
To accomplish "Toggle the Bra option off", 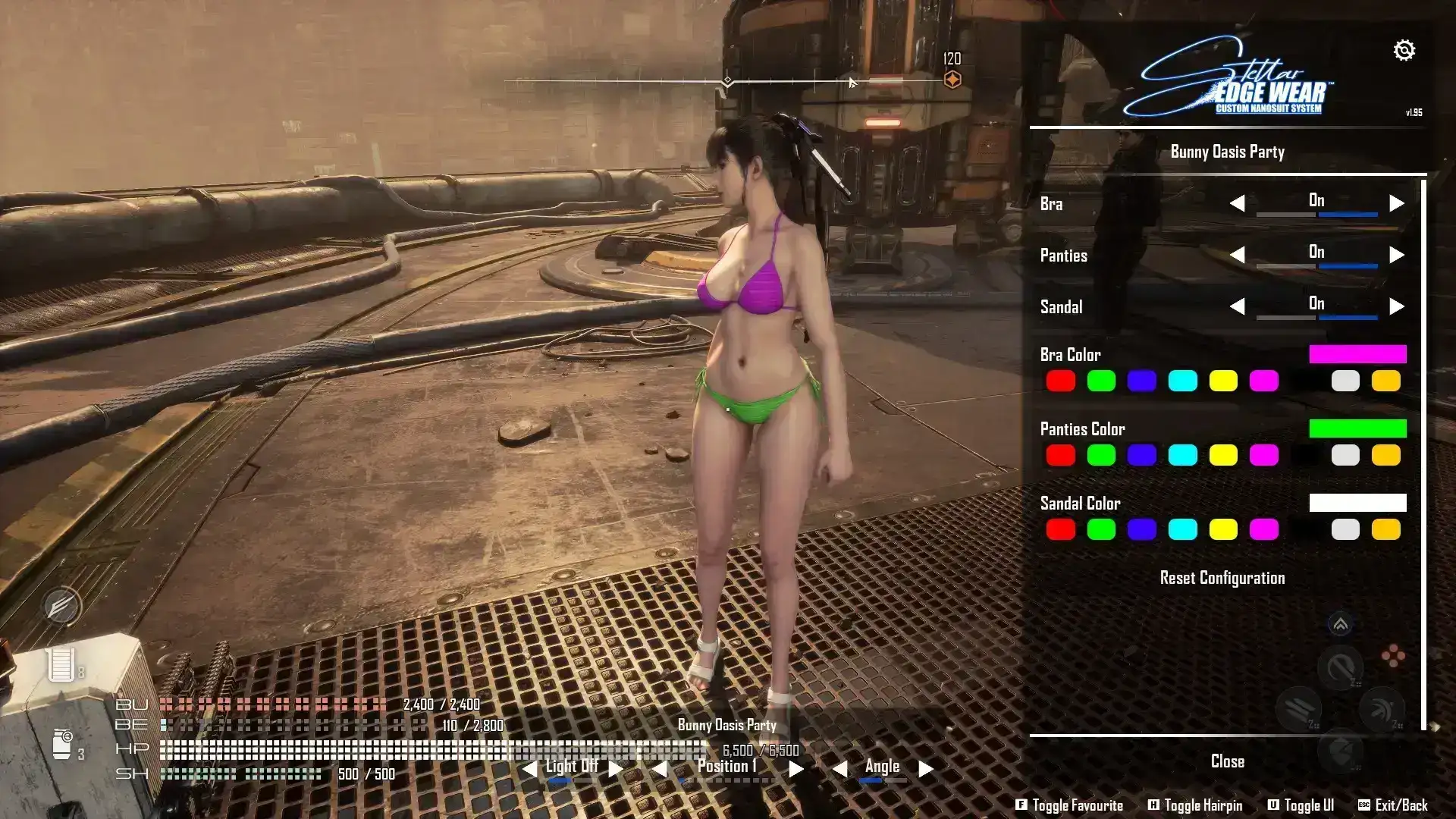I will pyautogui.click(x=1239, y=202).
